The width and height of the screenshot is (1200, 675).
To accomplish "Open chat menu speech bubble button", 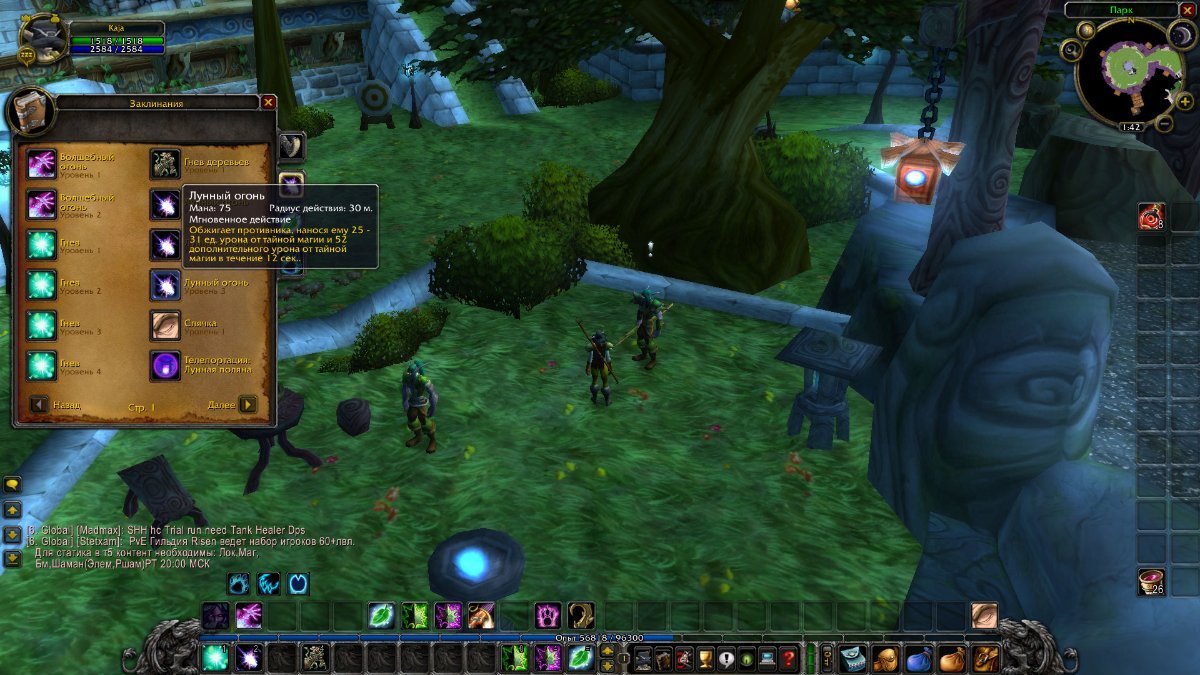I will click(x=12, y=485).
